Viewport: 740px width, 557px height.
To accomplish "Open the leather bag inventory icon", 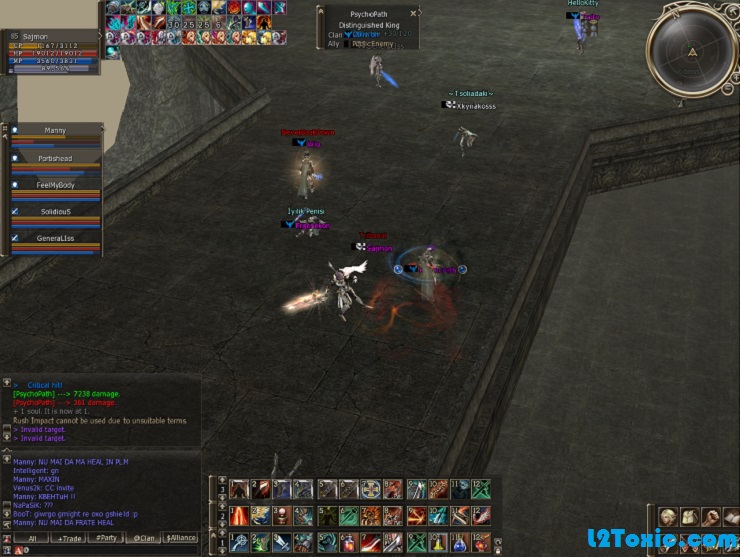I will (689, 516).
